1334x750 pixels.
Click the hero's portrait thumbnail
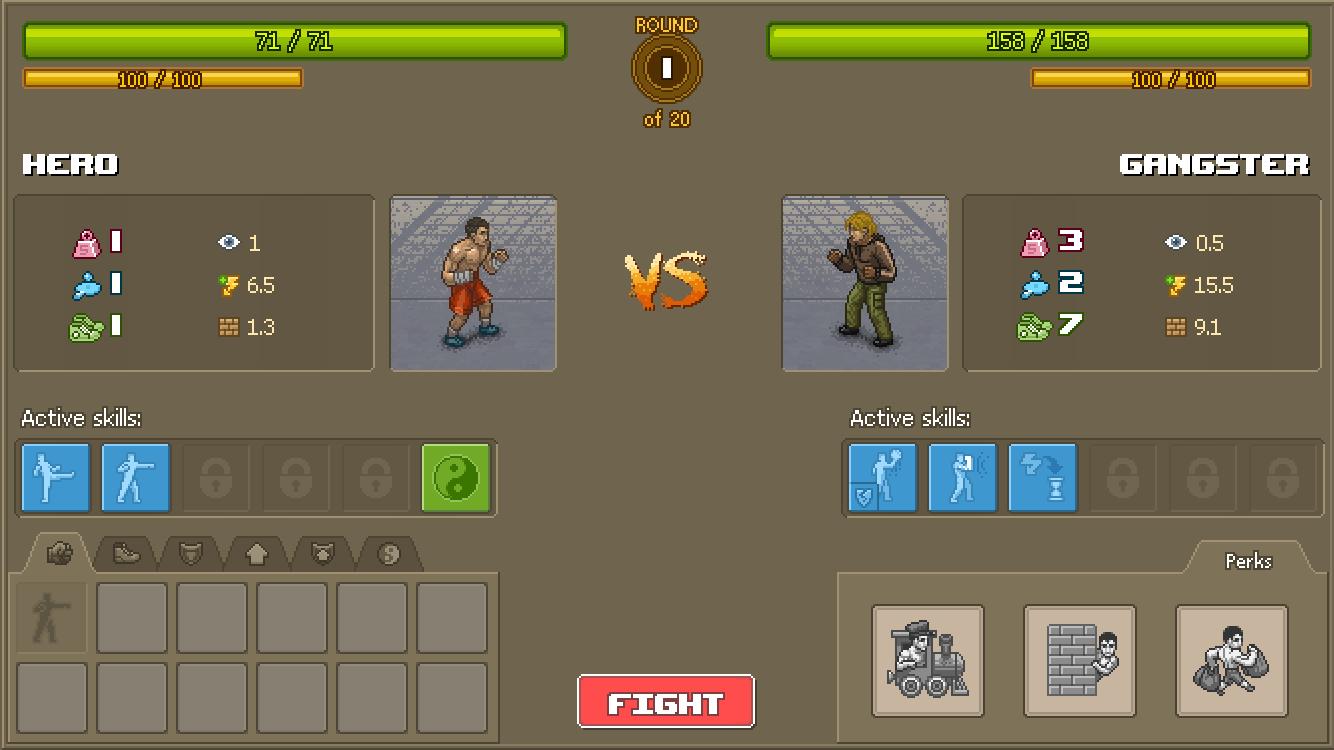point(472,283)
